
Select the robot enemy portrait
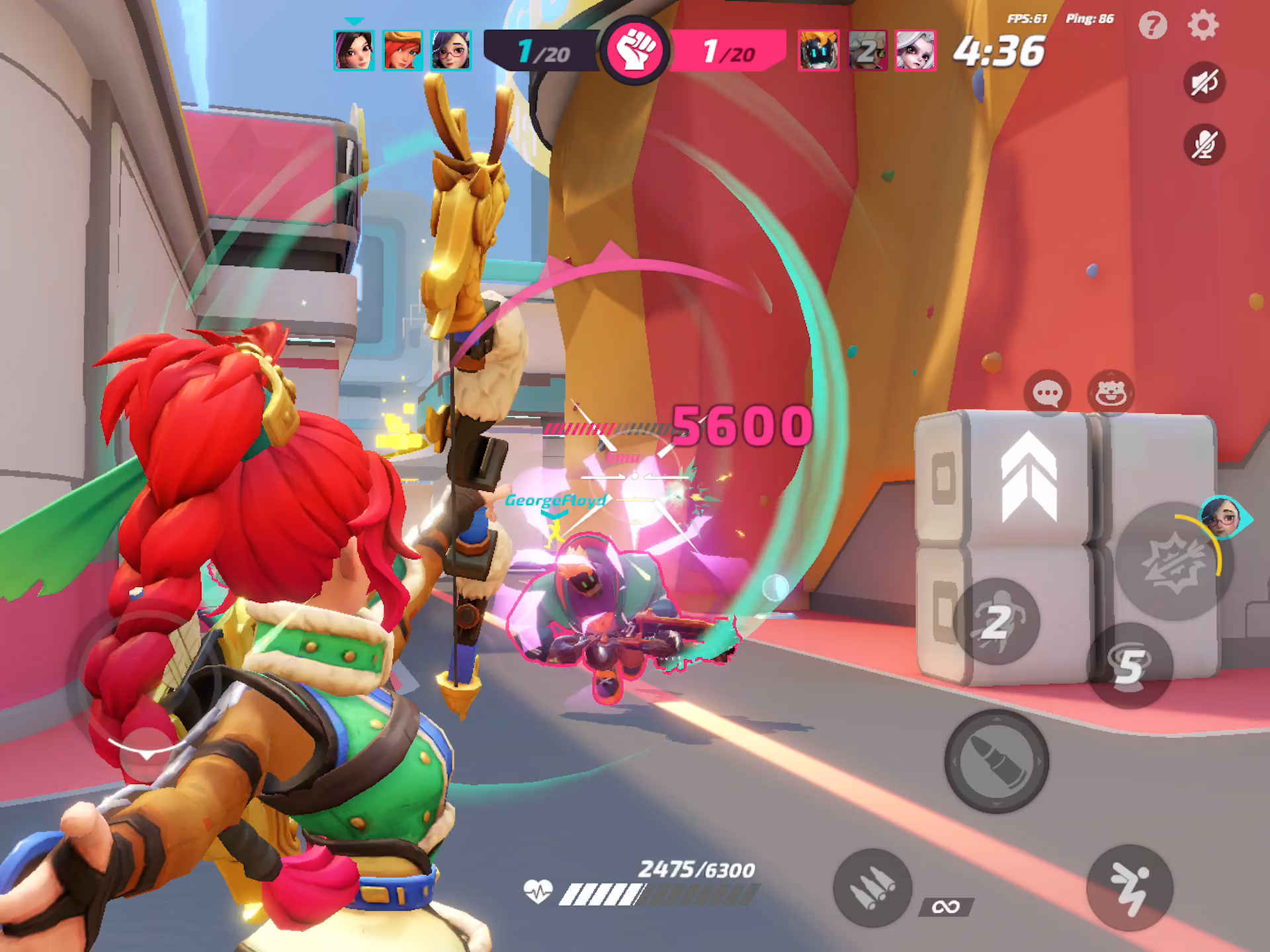818,50
